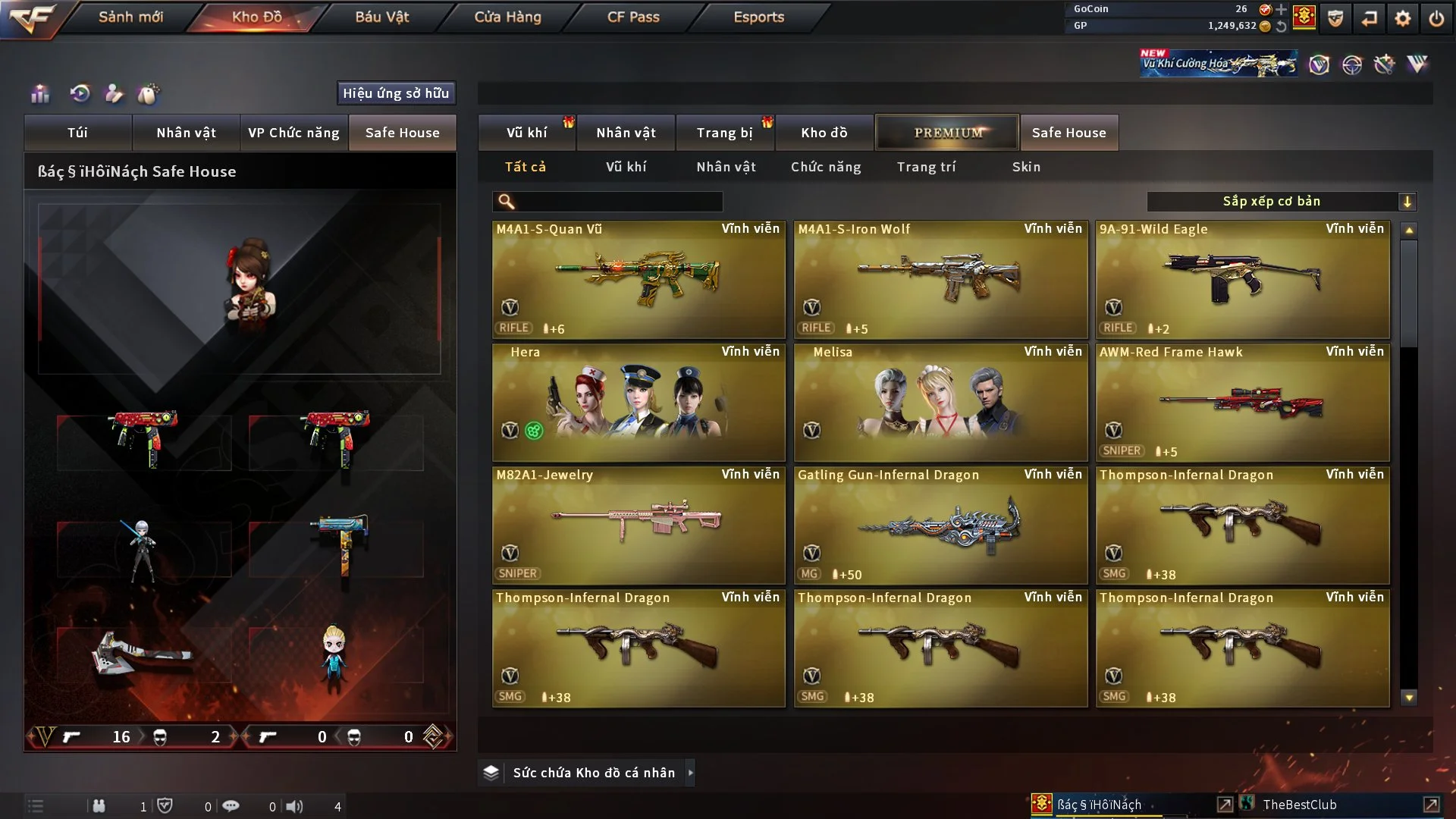Select the replay history icon near the top left
1456x819 pixels.
pos(82,94)
